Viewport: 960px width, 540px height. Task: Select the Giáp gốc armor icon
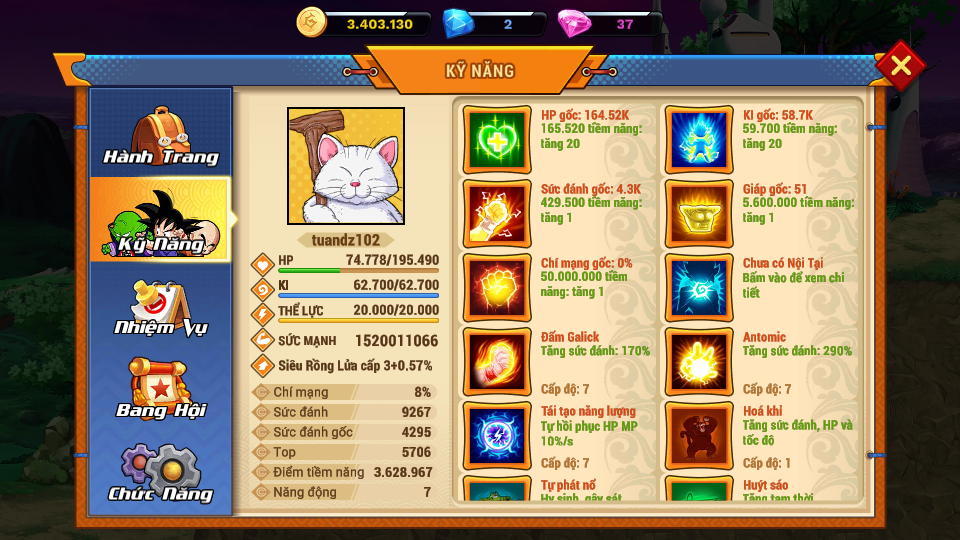(x=698, y=213)
